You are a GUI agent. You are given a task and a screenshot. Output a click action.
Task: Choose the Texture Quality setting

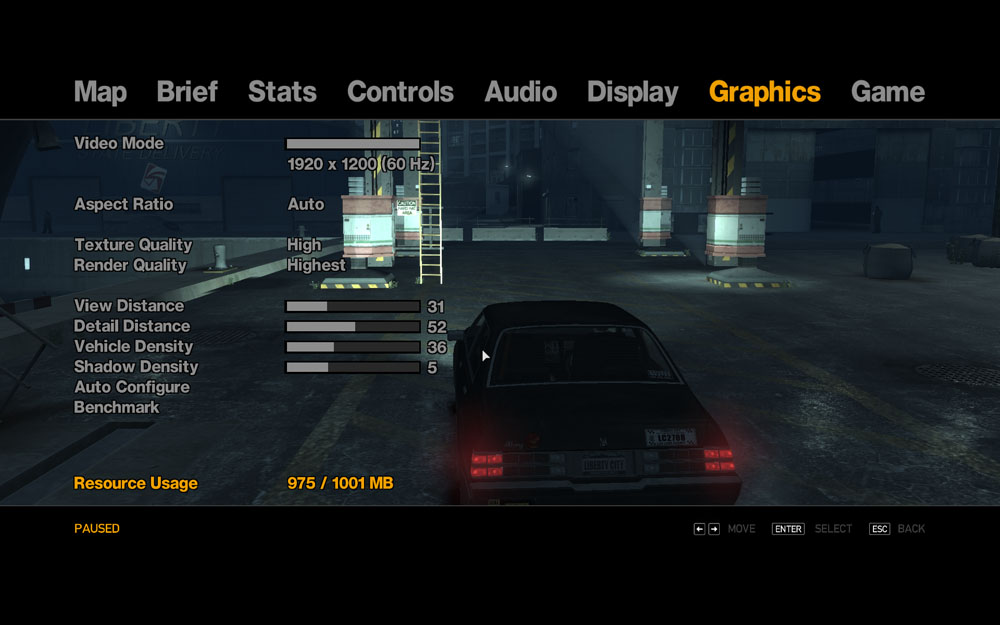pos(132,245)
